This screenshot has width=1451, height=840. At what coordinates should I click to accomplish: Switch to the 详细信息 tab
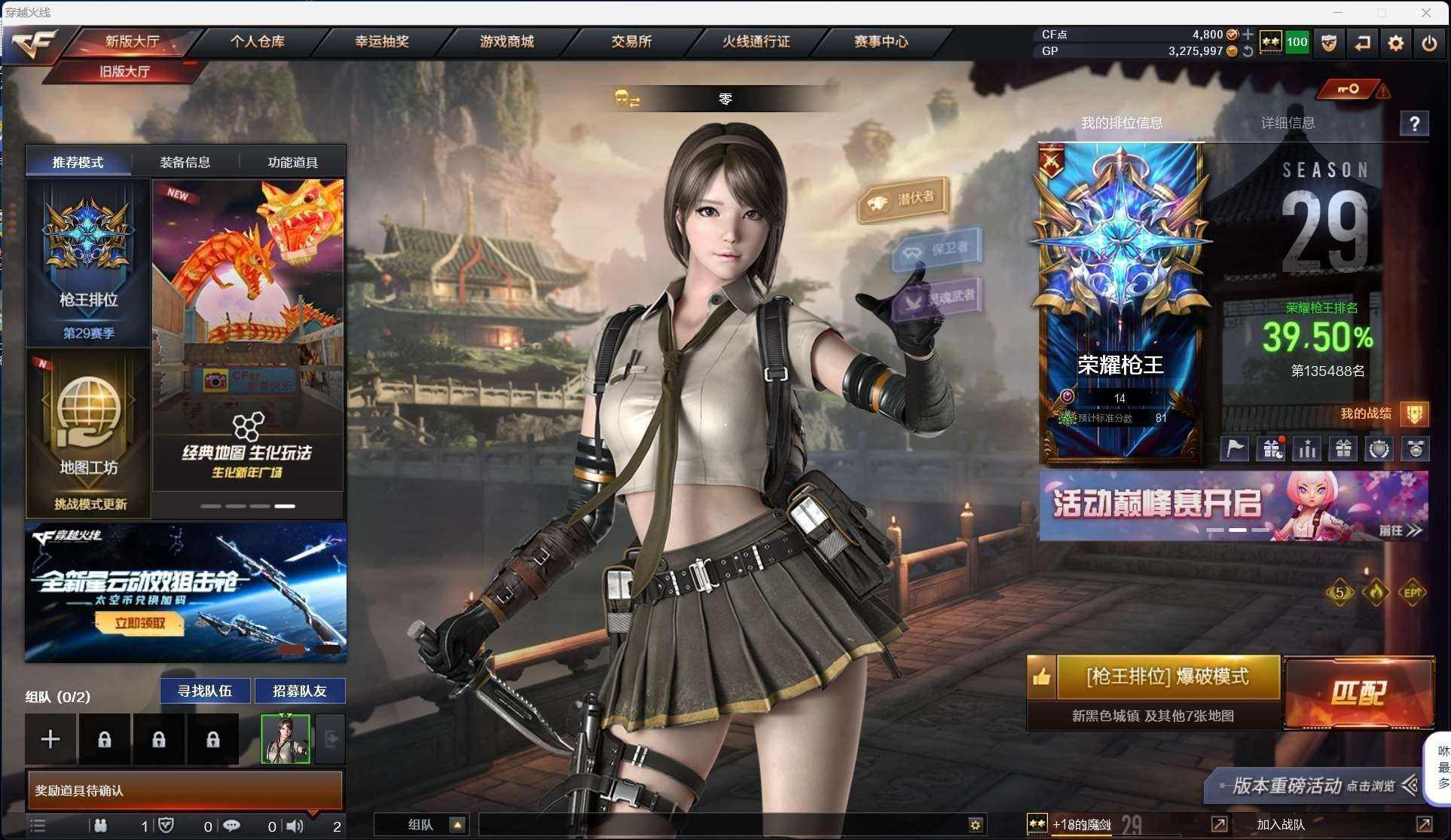pyautogui.click(x=1288, y=123)
